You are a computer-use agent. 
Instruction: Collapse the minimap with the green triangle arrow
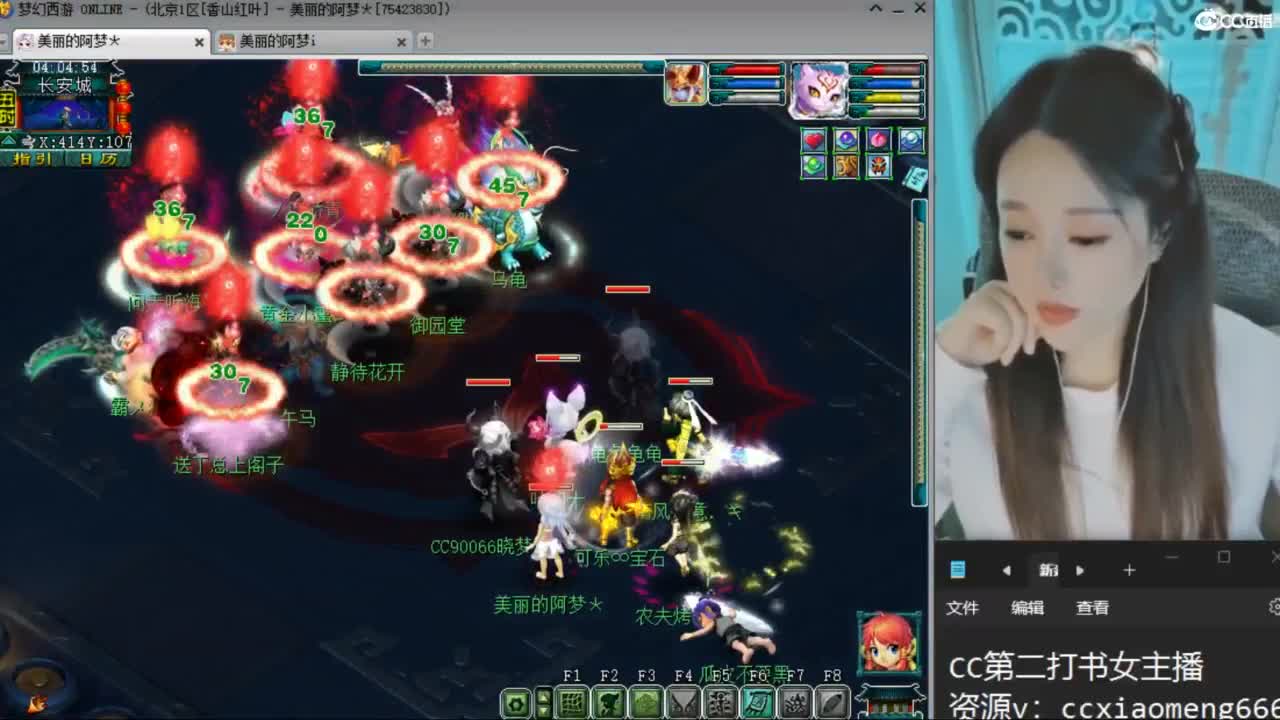pyautogui.click(x=9, y=140)
